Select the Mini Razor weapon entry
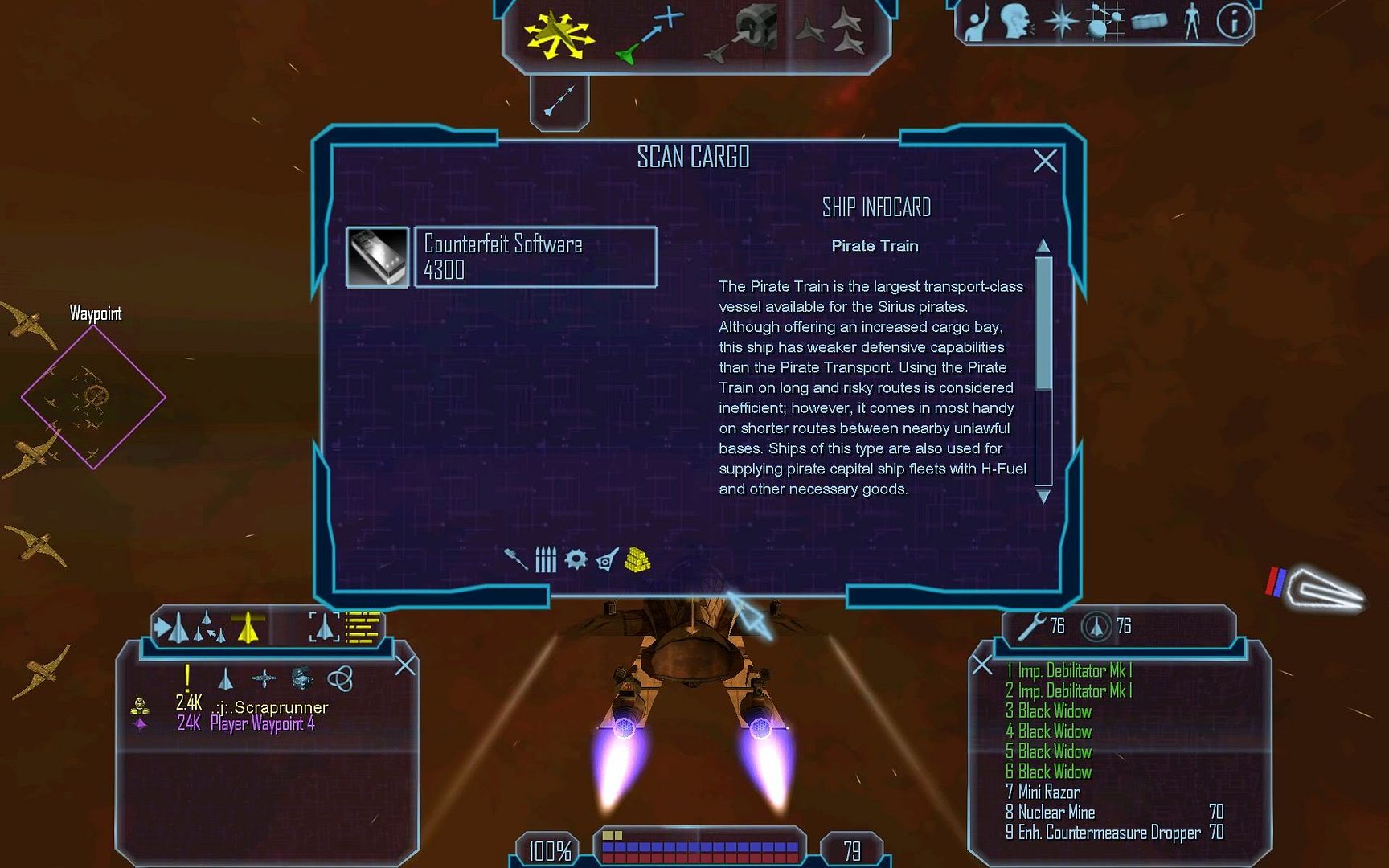This screenshot has height=868, width=1389. coord(1048,792)
